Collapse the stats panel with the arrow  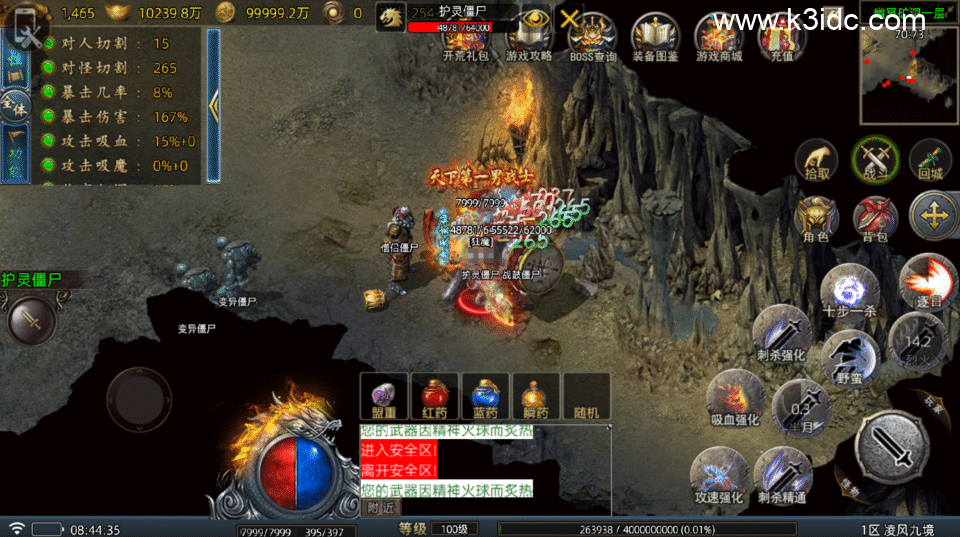(x=213, y=104)
